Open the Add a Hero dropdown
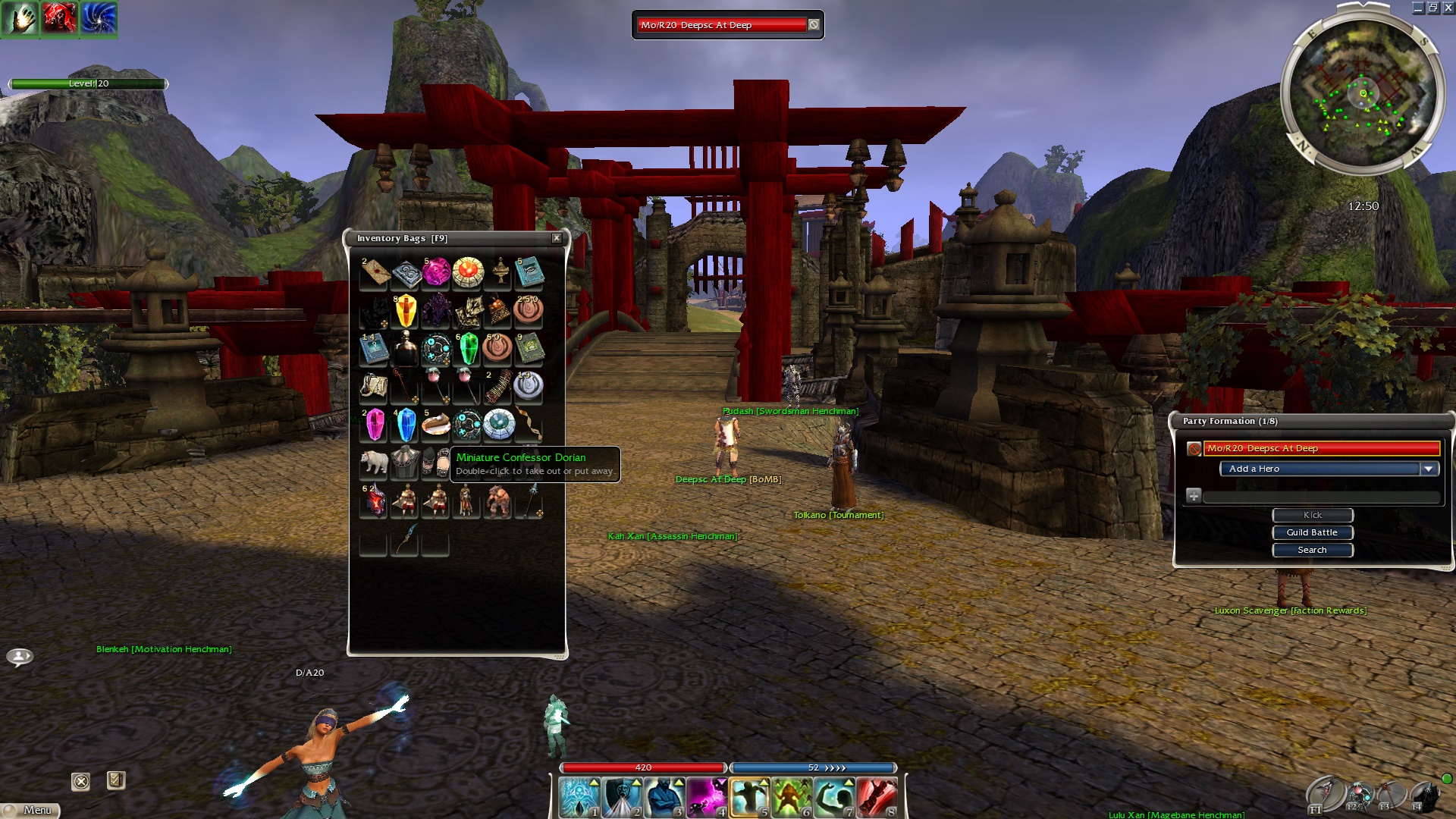The width and height of the screenshot is (1456, 819). (x=1428, y=469)
